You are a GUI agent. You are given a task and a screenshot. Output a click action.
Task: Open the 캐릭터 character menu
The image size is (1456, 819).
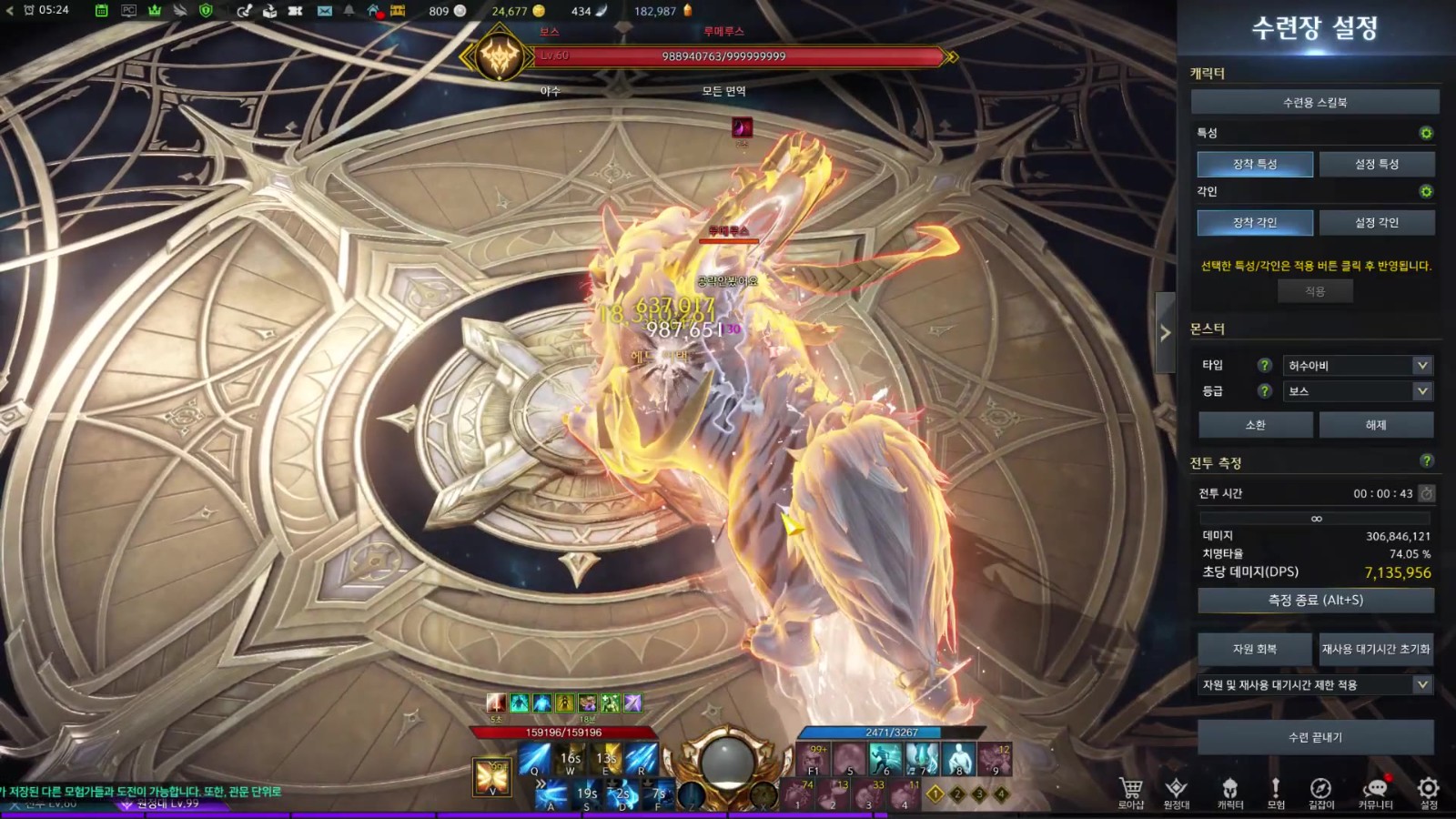(1230, 790)
